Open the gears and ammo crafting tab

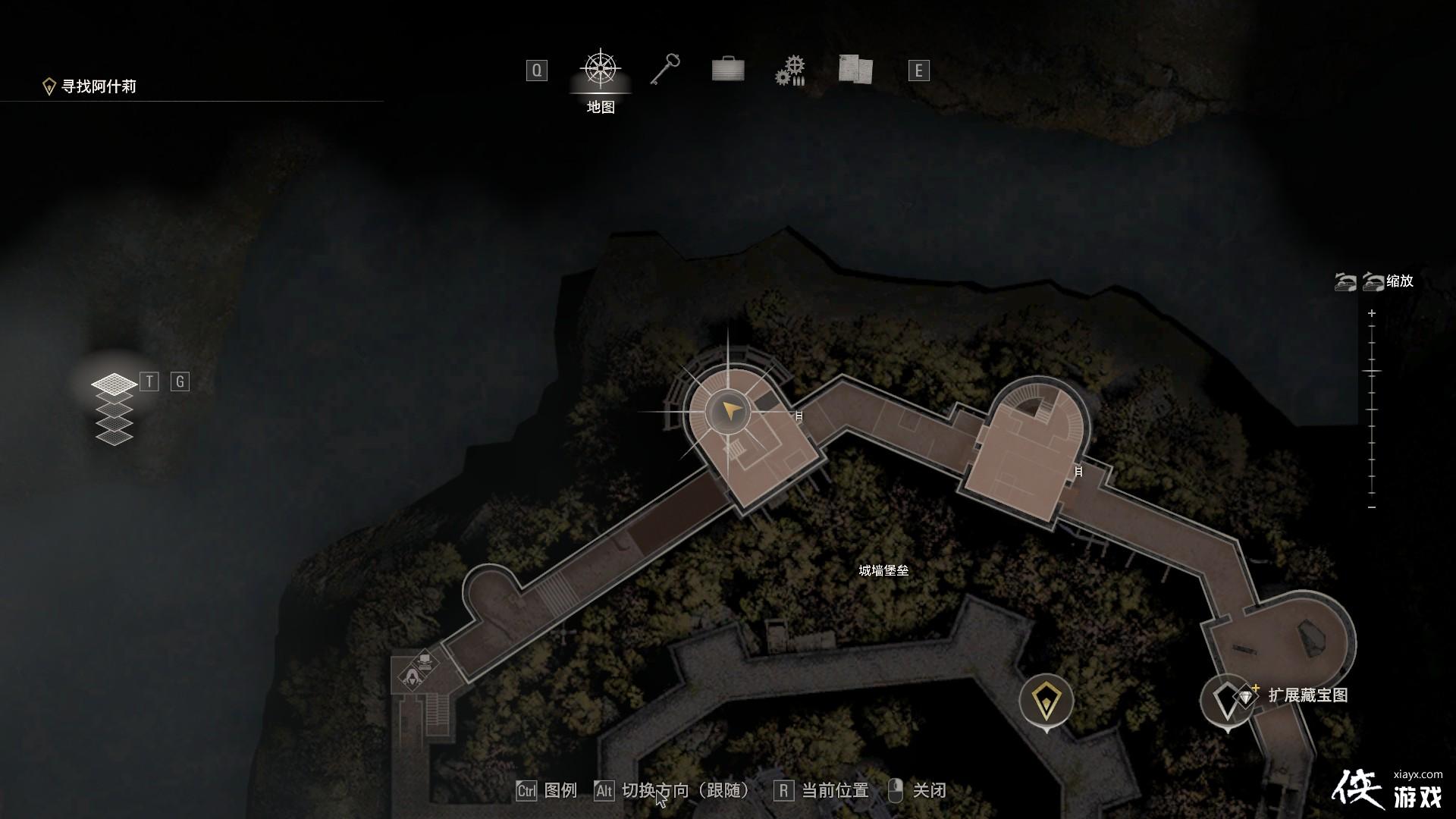coord(790,71)
